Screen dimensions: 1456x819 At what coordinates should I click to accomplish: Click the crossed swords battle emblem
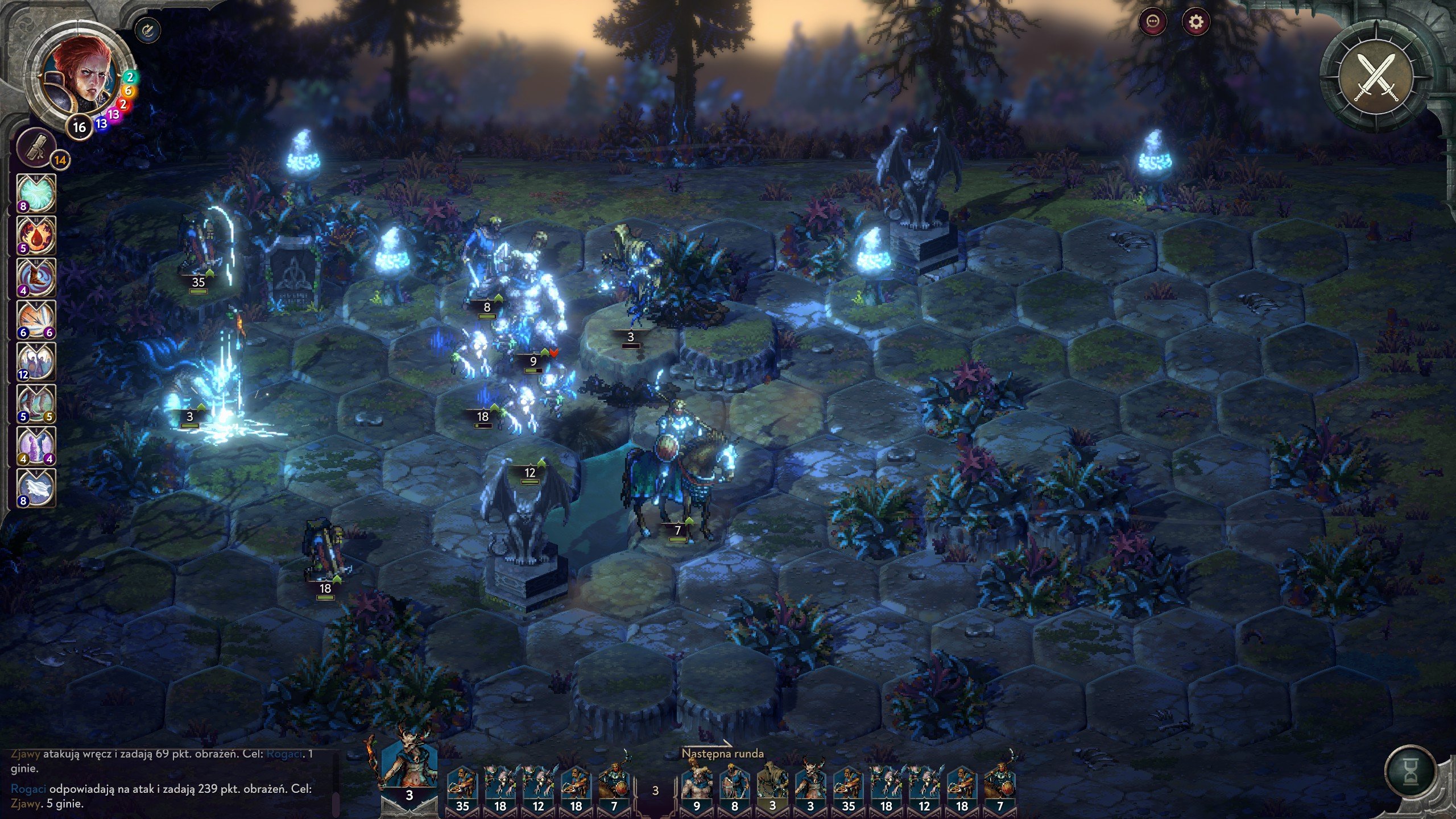point(1376,78)
